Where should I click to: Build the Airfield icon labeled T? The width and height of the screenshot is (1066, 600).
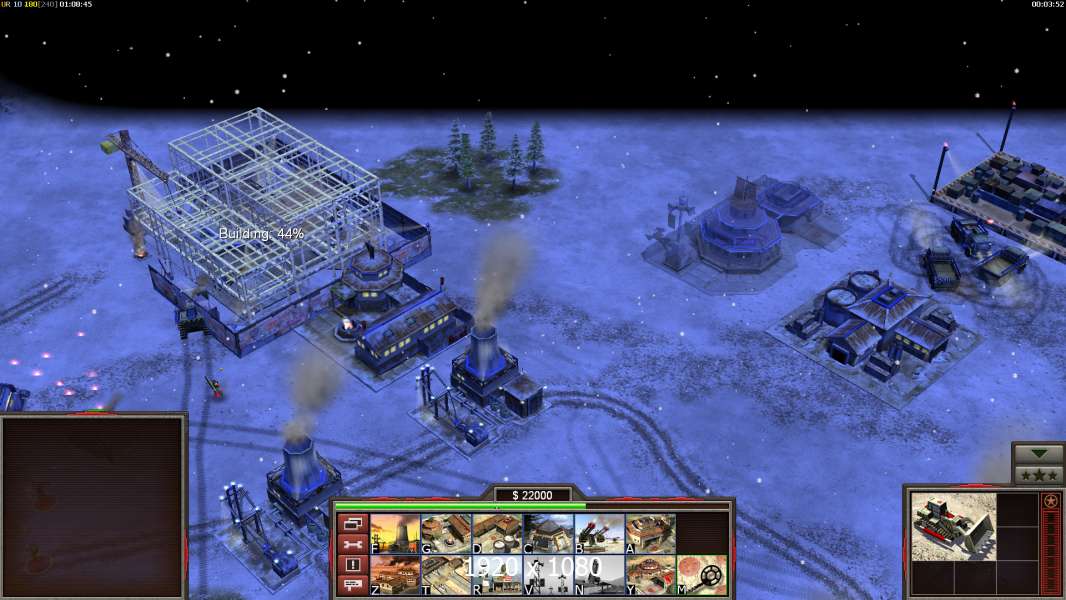tap(446, 575)
